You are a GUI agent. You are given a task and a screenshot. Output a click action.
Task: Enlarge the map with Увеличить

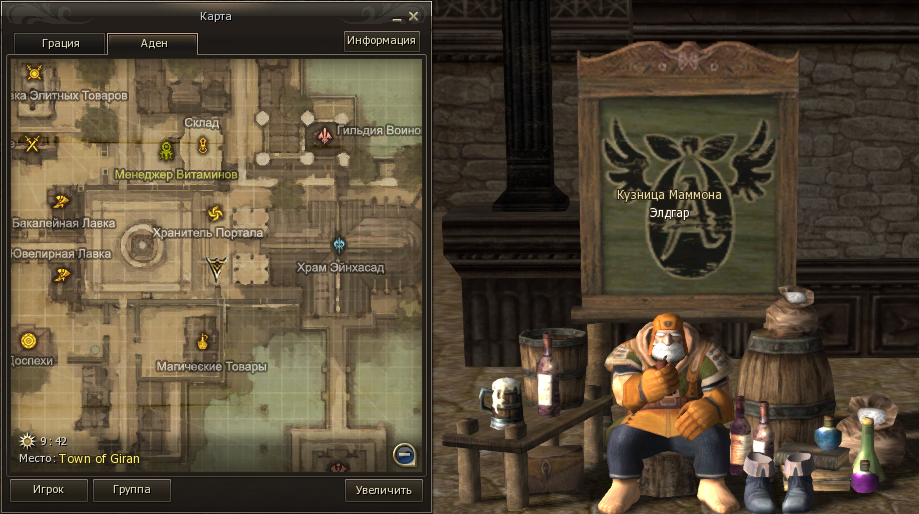[x=384, y=490]
